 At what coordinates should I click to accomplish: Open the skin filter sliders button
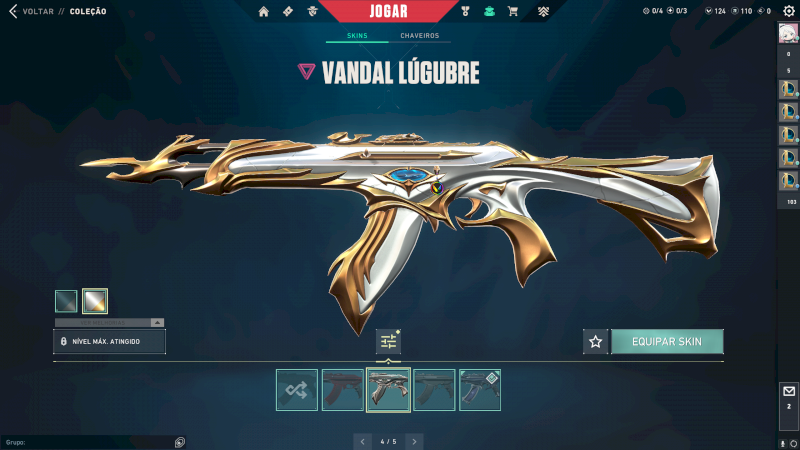pyautogui.click(x=388, y=341)
